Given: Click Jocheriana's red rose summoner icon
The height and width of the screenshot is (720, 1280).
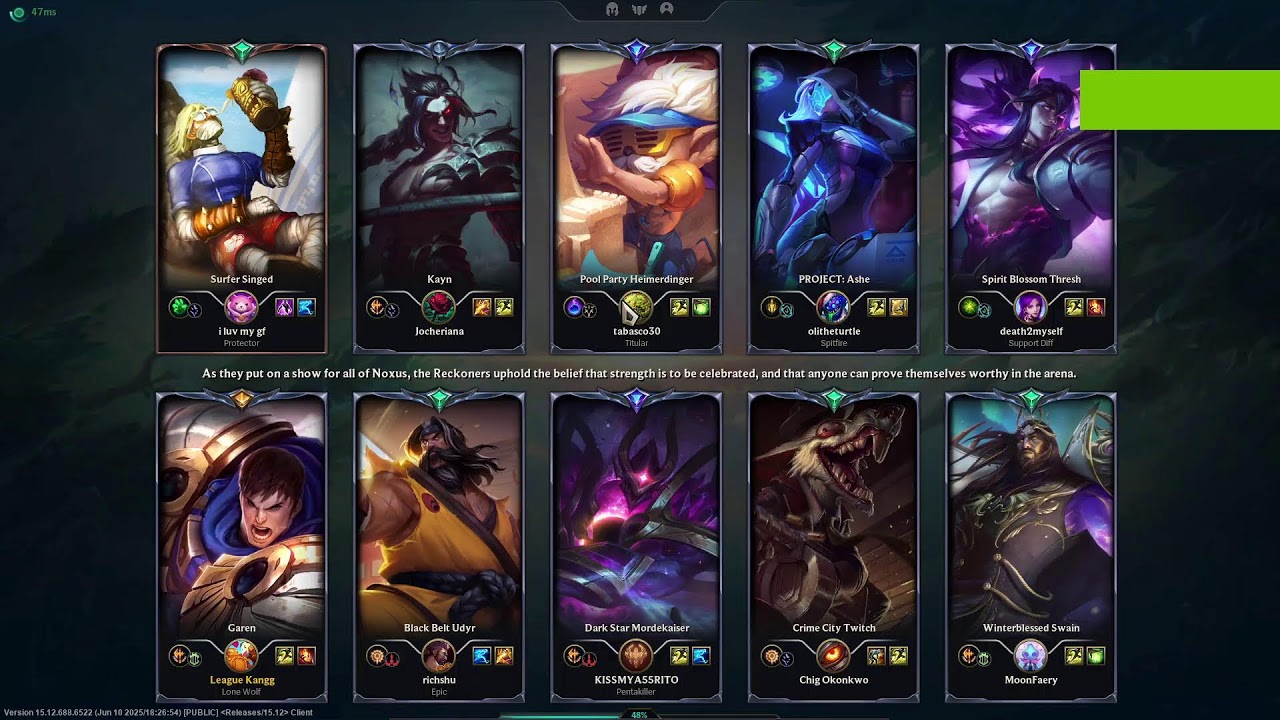Looking at the screenshot, I should 439,307.
